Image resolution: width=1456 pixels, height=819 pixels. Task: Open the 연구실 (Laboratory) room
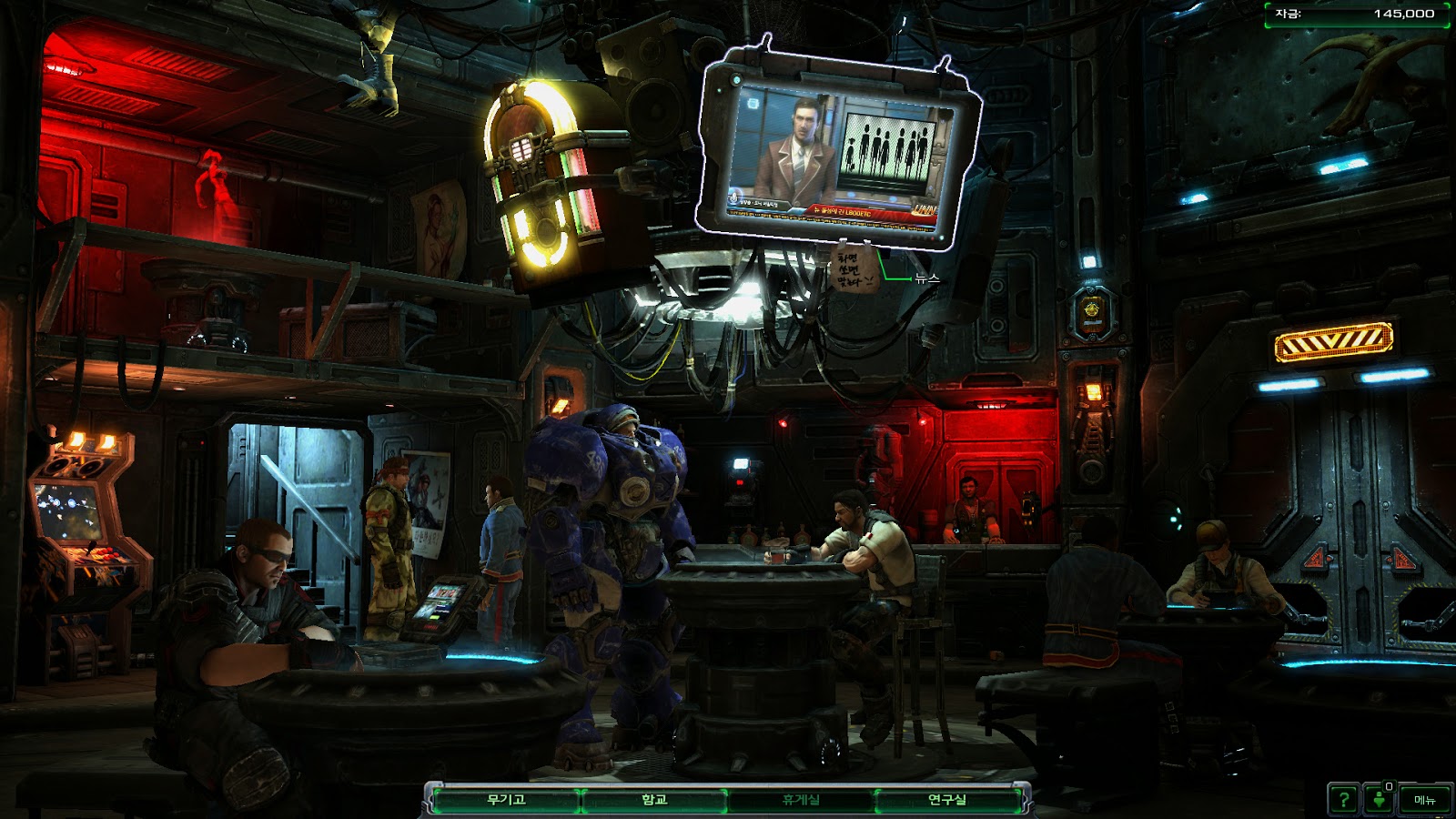947,800
